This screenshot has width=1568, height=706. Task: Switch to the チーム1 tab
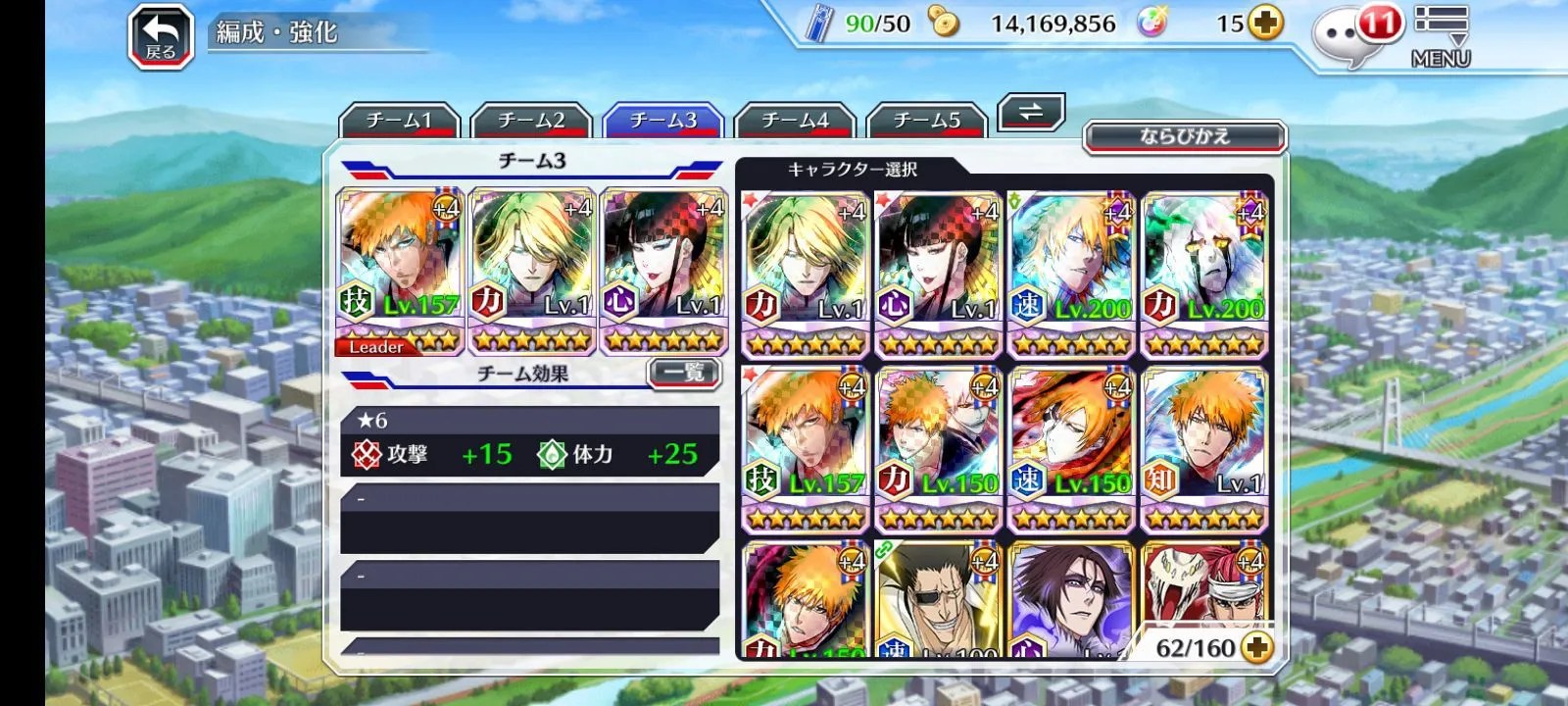pos(399,121)
